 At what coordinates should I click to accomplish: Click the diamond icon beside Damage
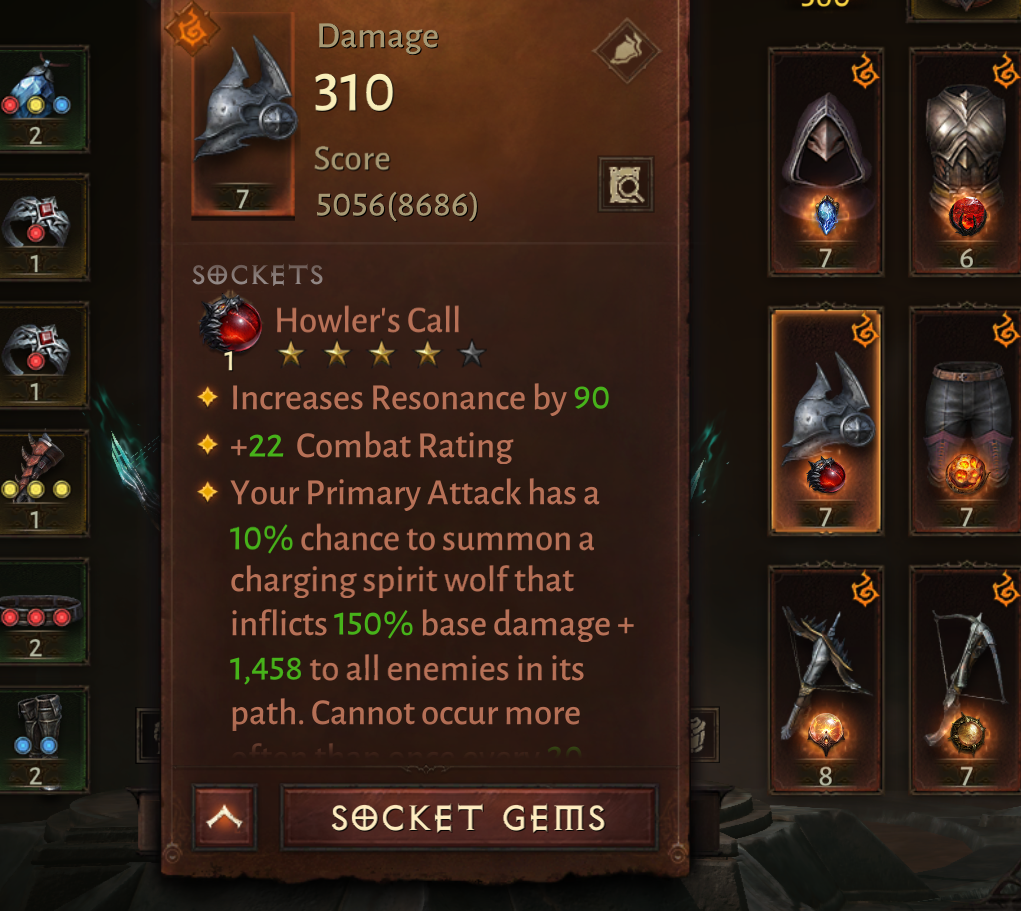tap(625, 49)
